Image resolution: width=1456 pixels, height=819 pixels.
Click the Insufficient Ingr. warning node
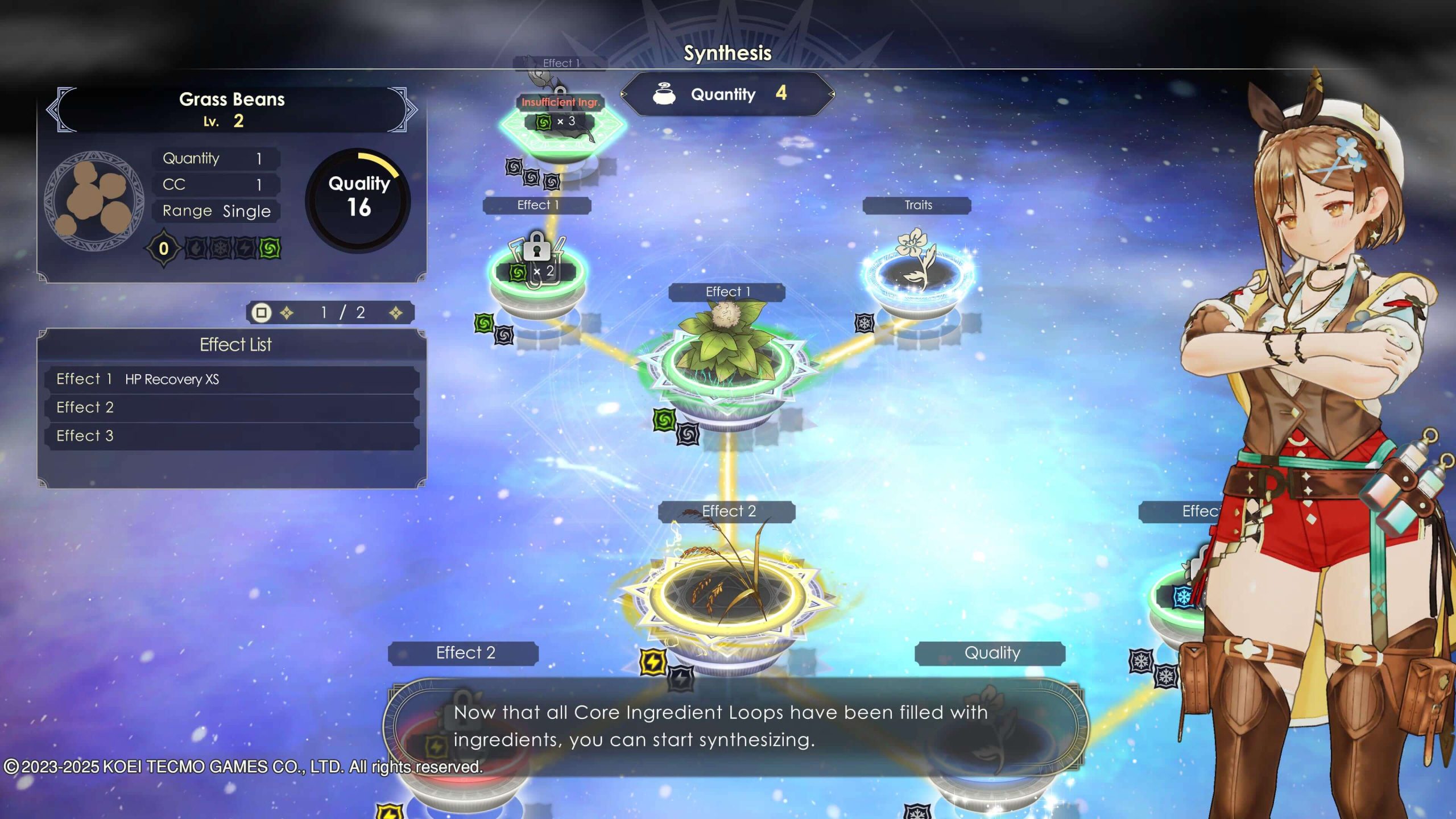click(561, 103)
